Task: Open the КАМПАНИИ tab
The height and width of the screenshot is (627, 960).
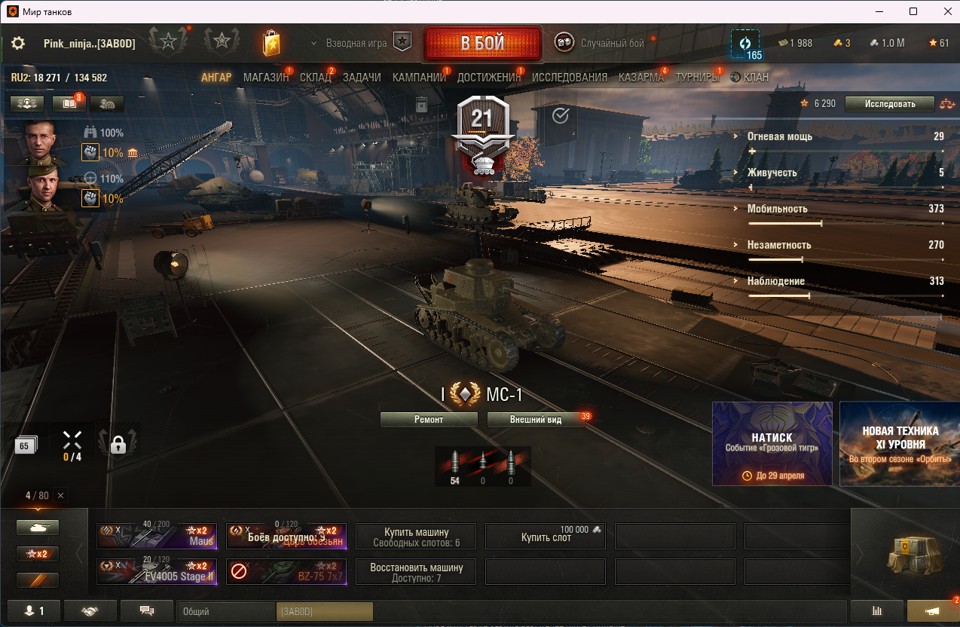Action: pyautogui.click(x=418, y=77)
